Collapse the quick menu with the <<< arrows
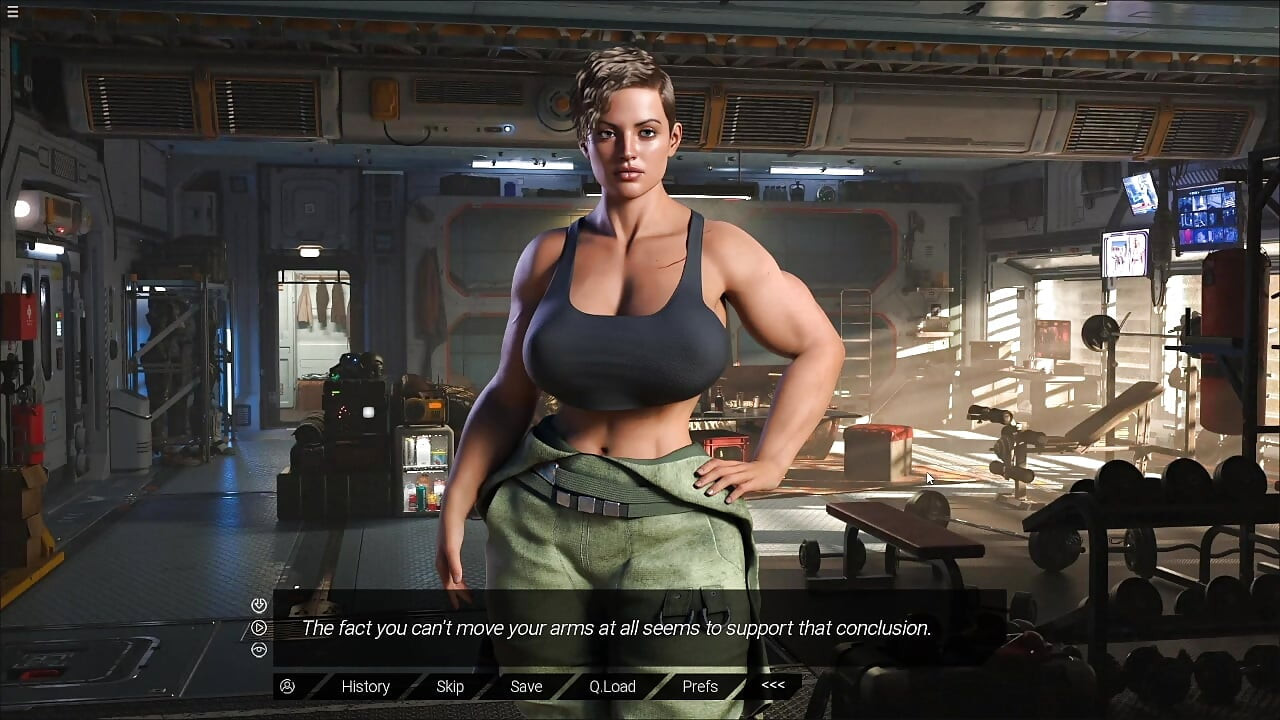 coord(773,685)
